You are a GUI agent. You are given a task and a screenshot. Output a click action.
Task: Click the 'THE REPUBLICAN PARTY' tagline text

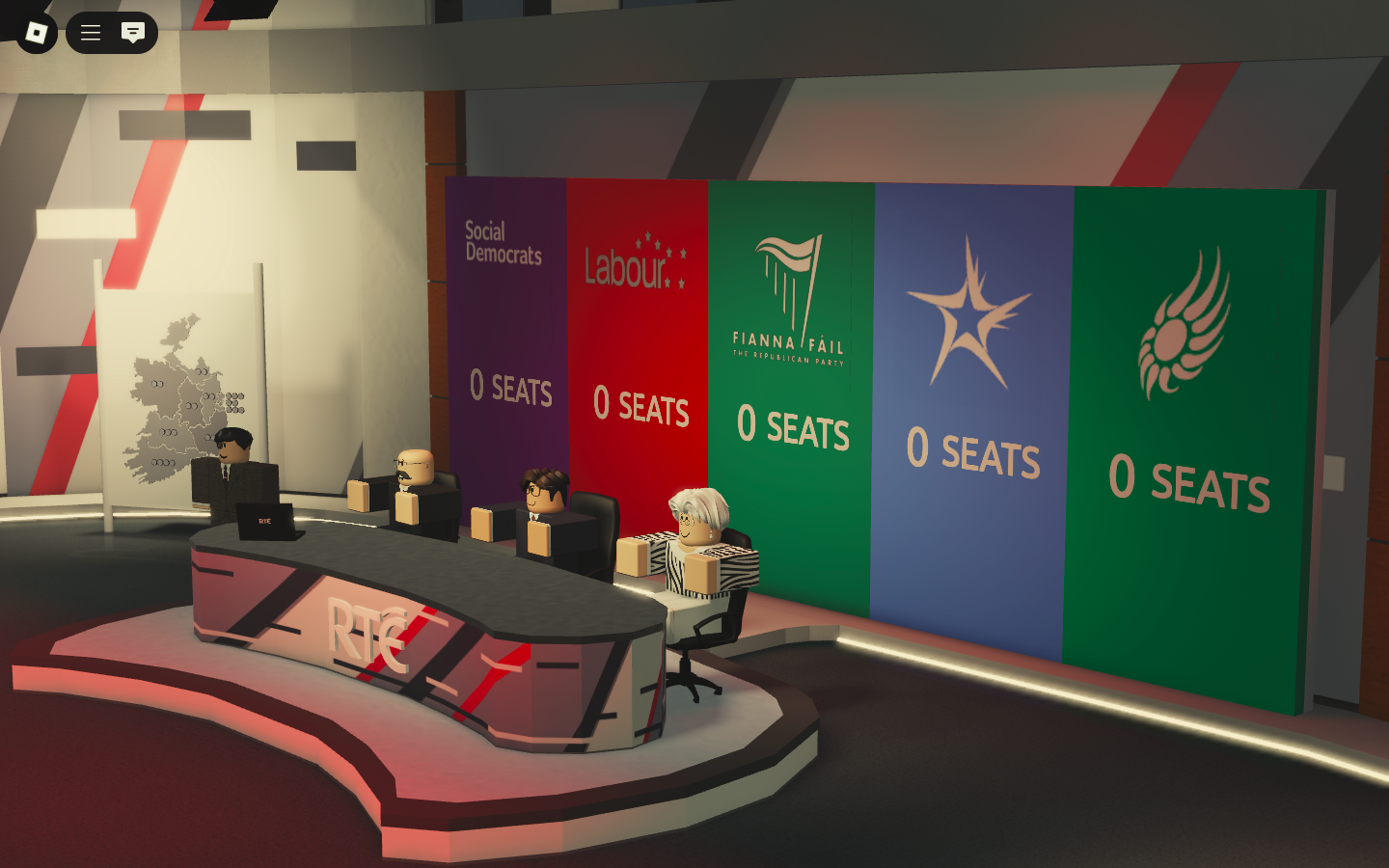pyautogui.click(x=789, y=357)
